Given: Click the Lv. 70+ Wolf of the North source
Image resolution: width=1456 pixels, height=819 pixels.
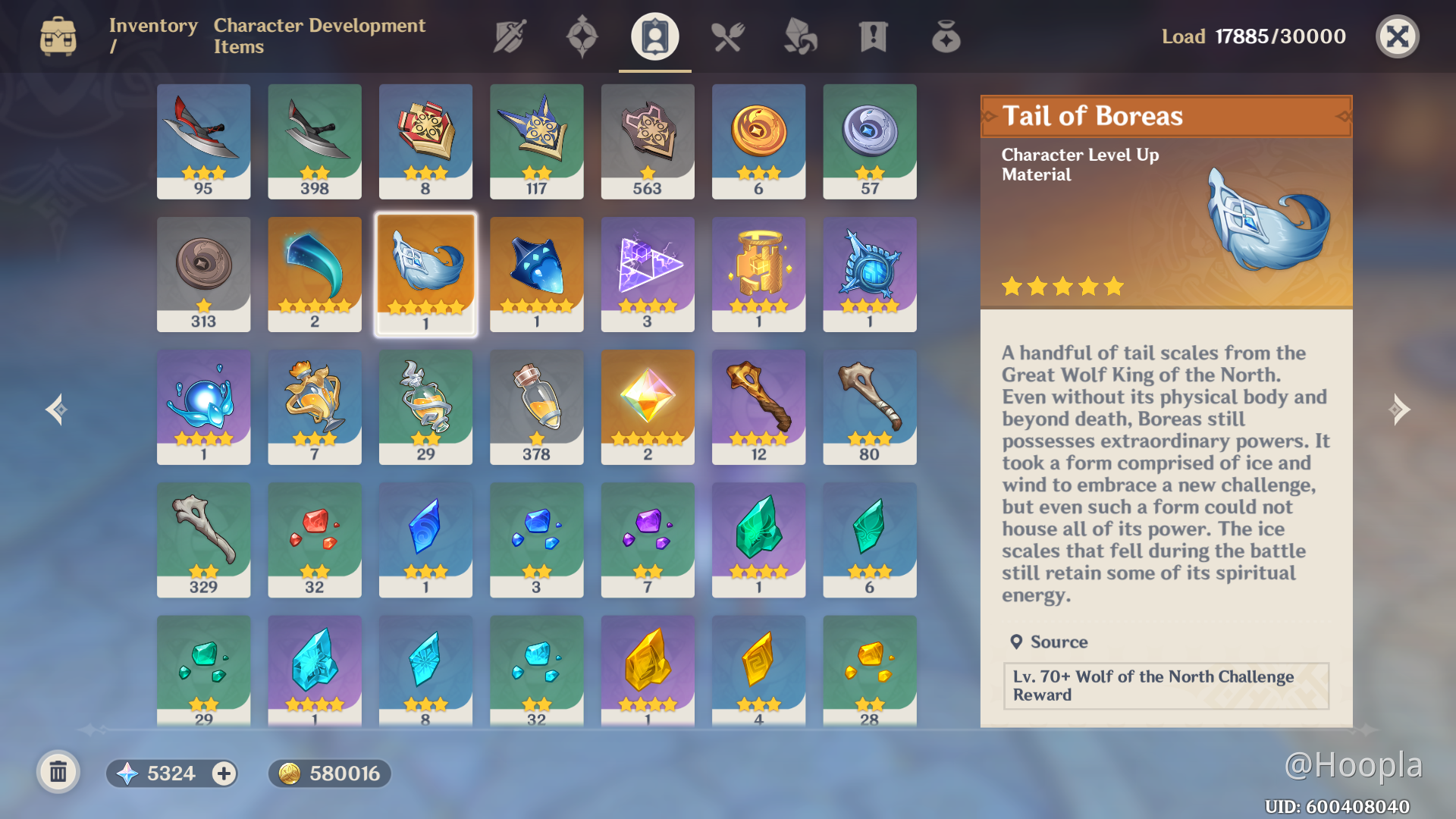Looking at the screenshot, I should coord(1166,686).
